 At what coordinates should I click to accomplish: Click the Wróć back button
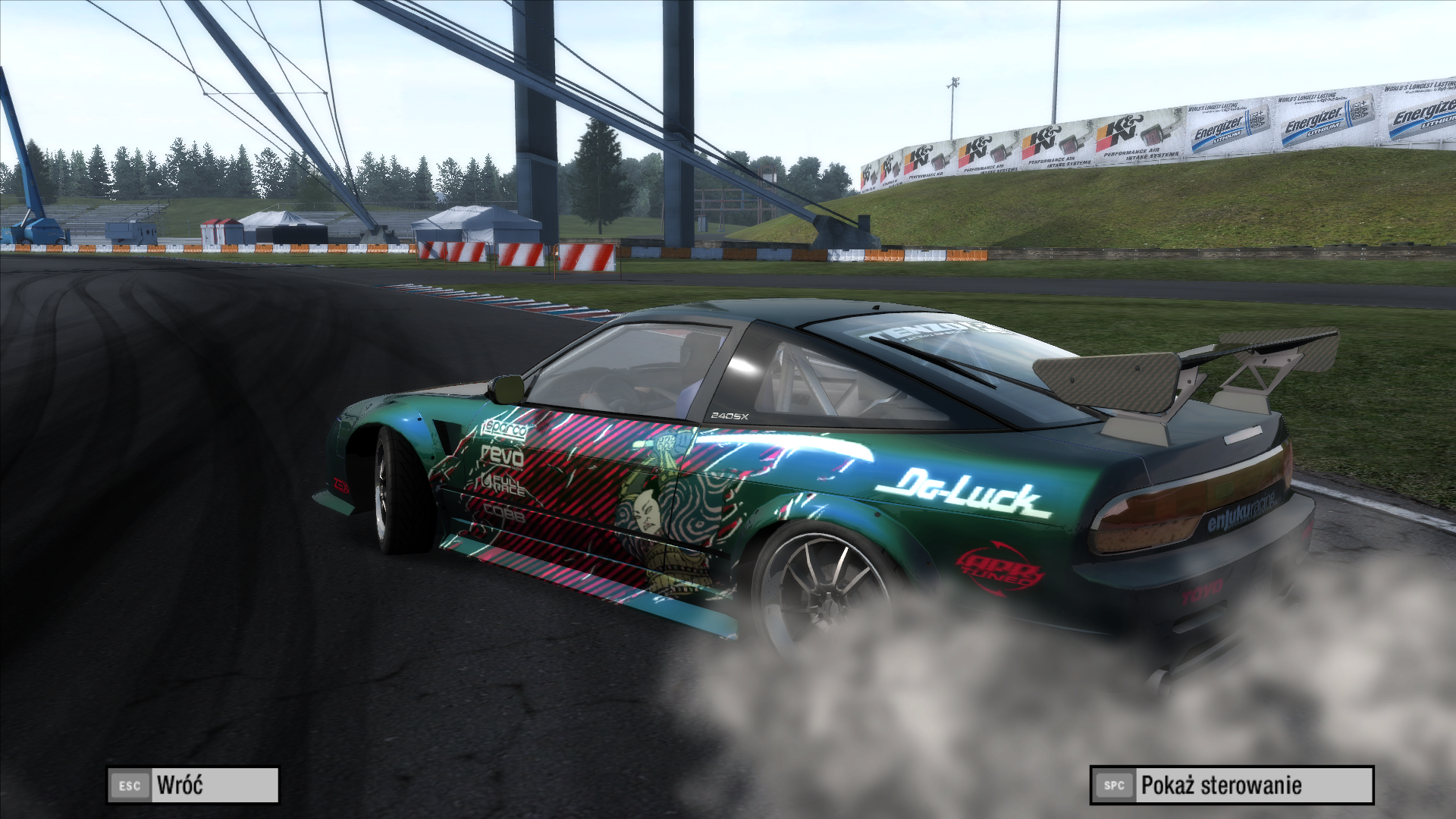pos(193,785)
